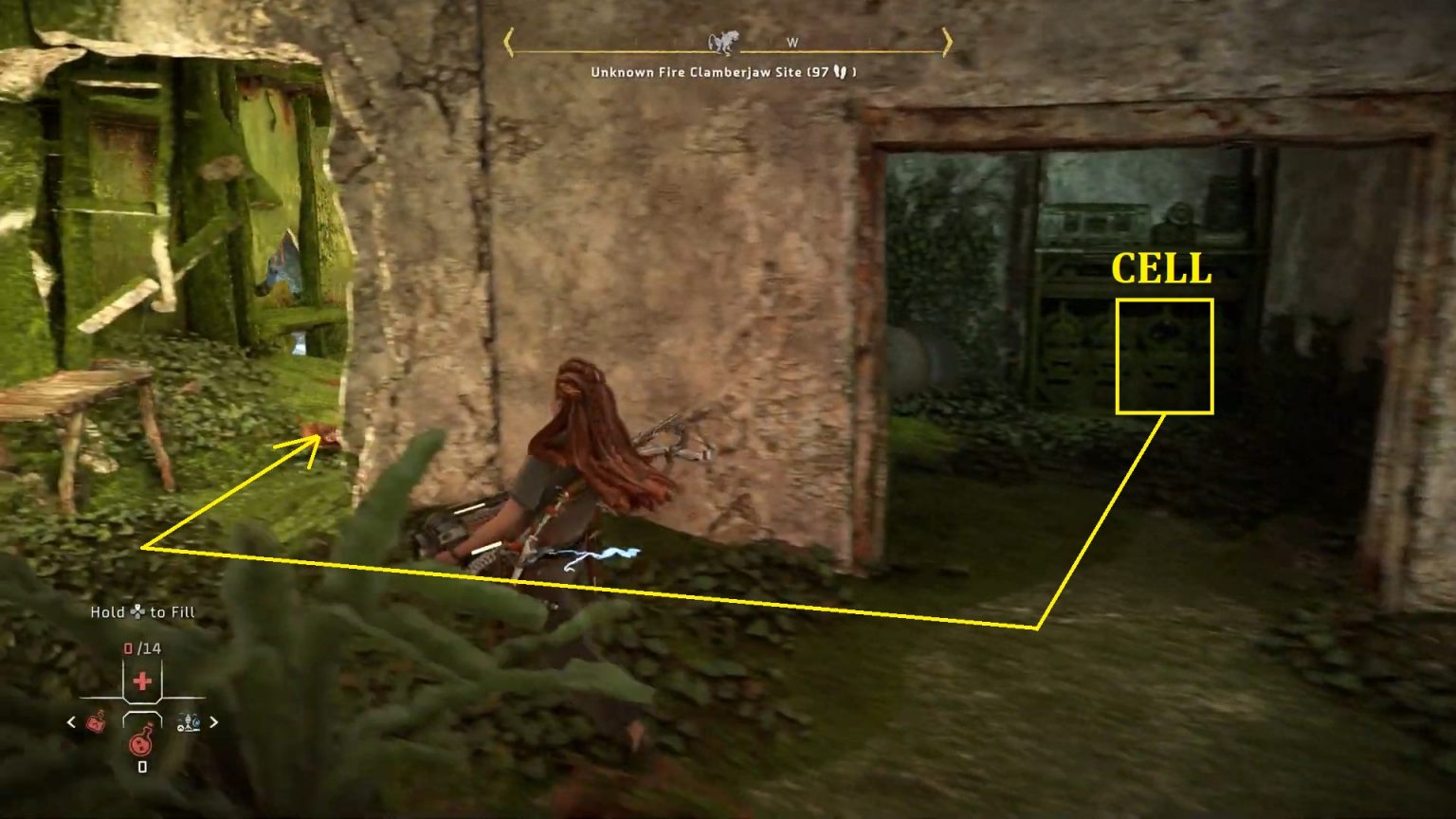Click the 0/14 medicine pouch gauge
Screen dimensions: 1456x819
141,647
